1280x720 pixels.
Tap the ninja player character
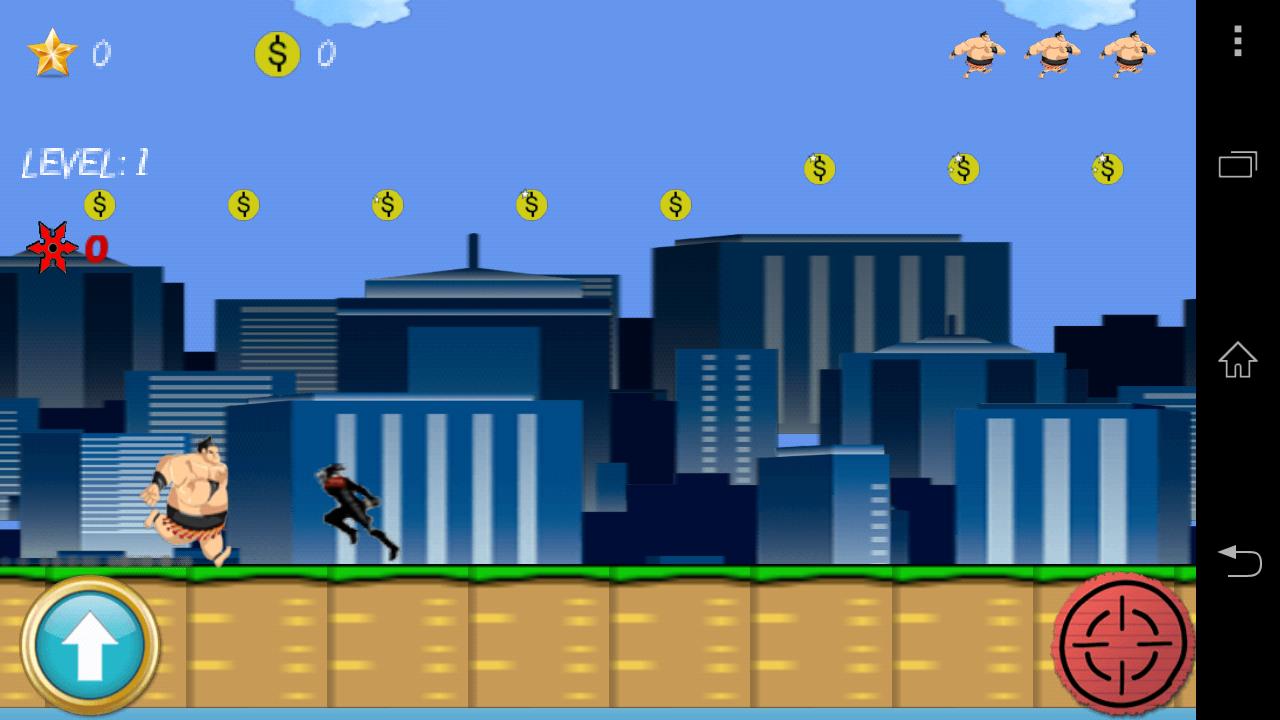[350, 505]
